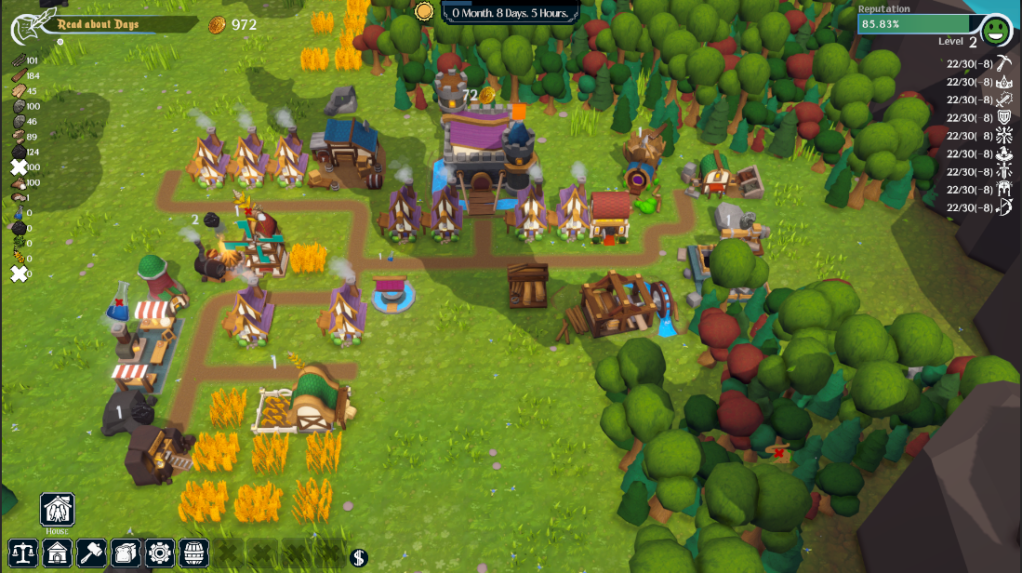Choose the house building category
Viewport: 1022px width, 573px height.
[x=58, y=552]
